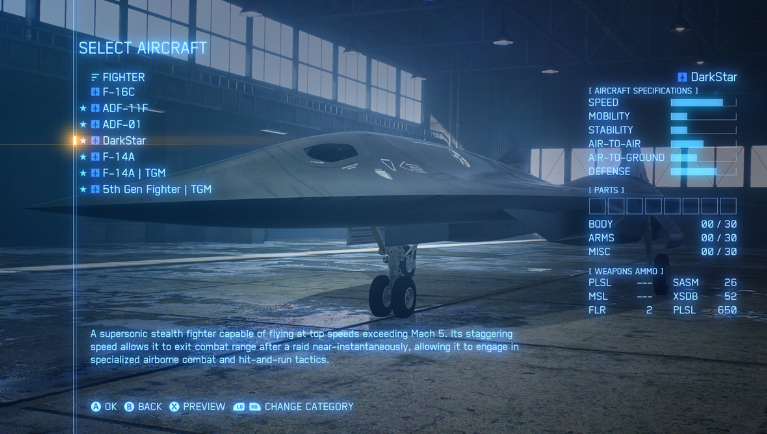This screenshot has height=434, width=767.
Task: Choose the plain F-14A aircraft
Action: pyautogui.click(x=118, y=156)
